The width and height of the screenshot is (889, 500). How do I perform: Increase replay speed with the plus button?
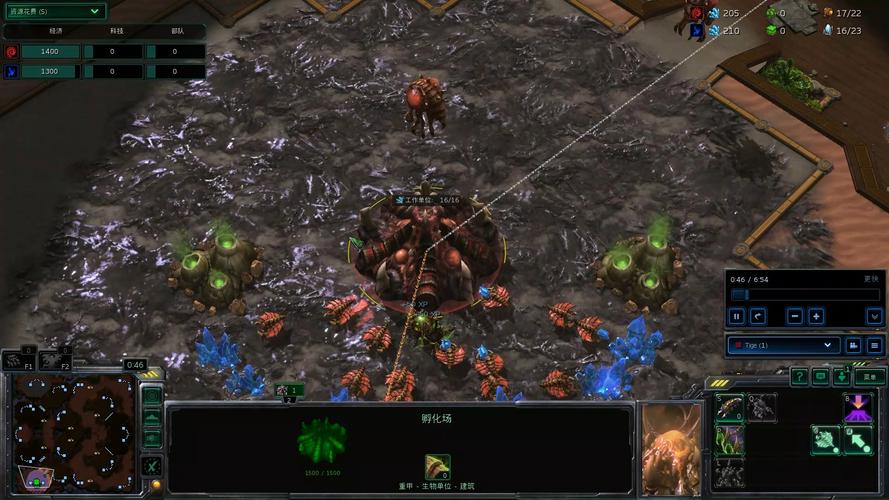[x=816, y=316]
